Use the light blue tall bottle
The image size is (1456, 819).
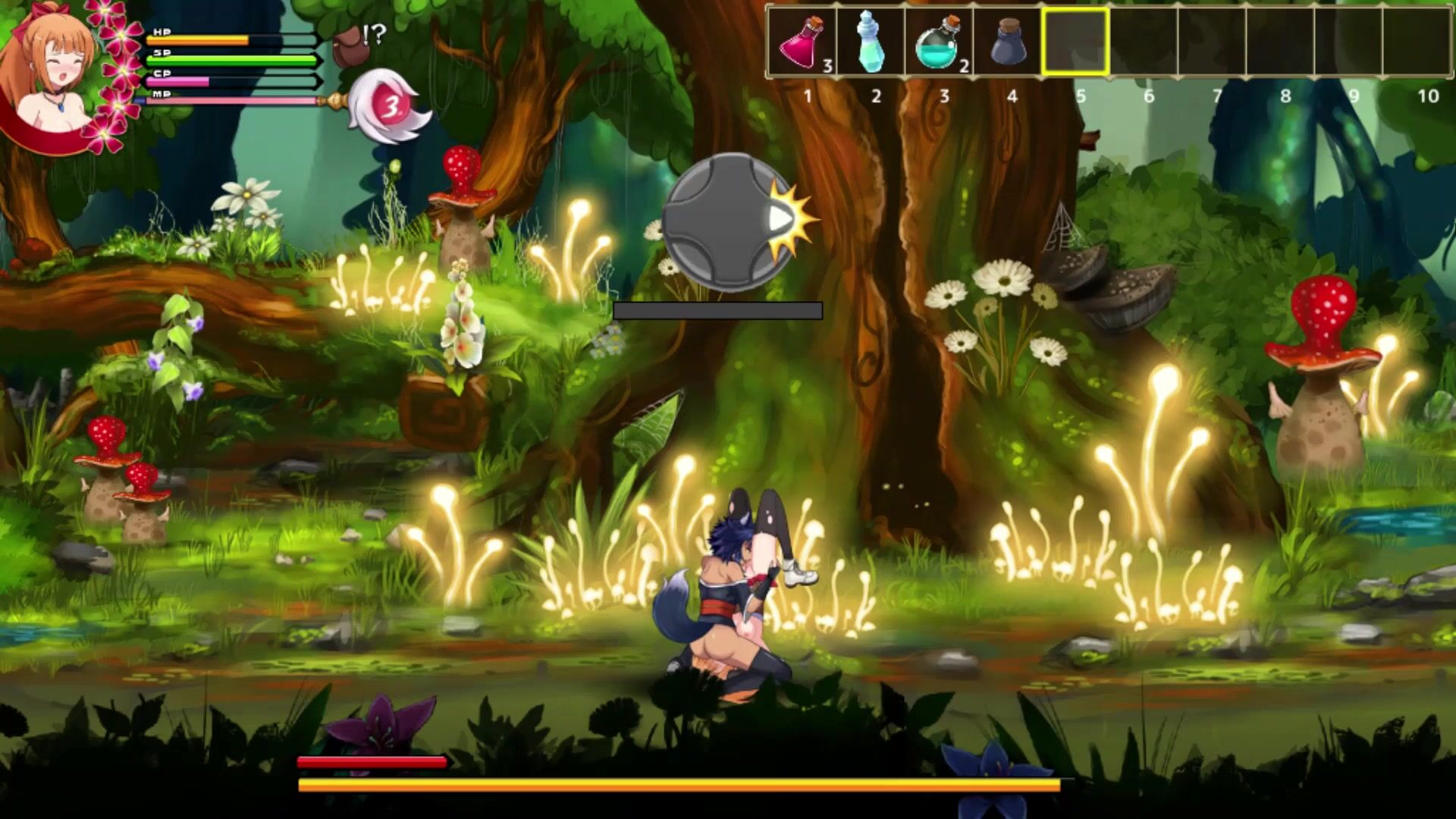871,42
